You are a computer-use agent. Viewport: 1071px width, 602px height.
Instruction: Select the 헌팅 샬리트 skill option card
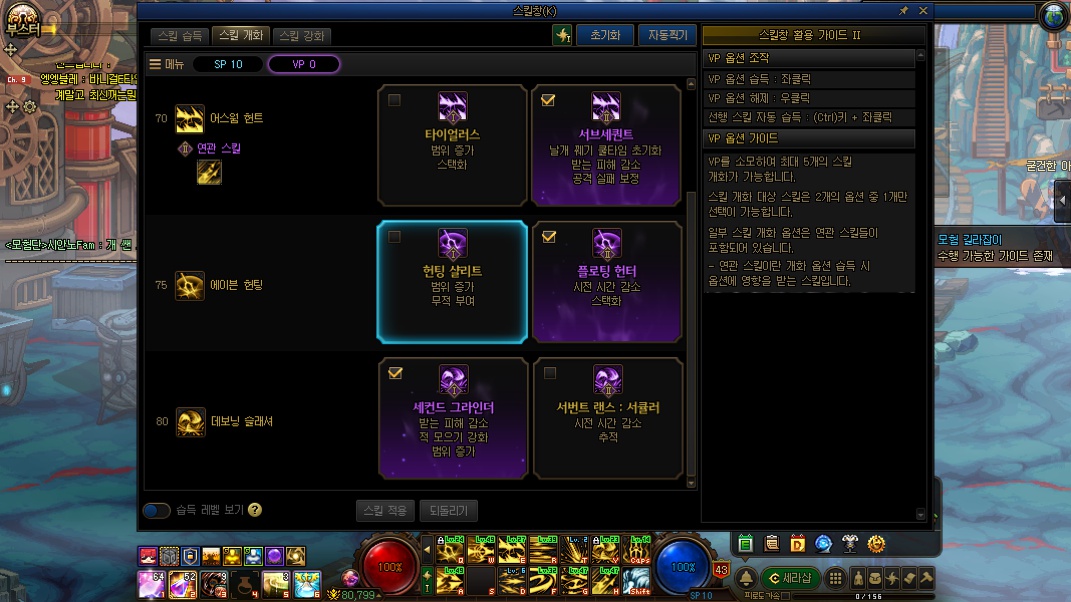click(x=452, y=282)
